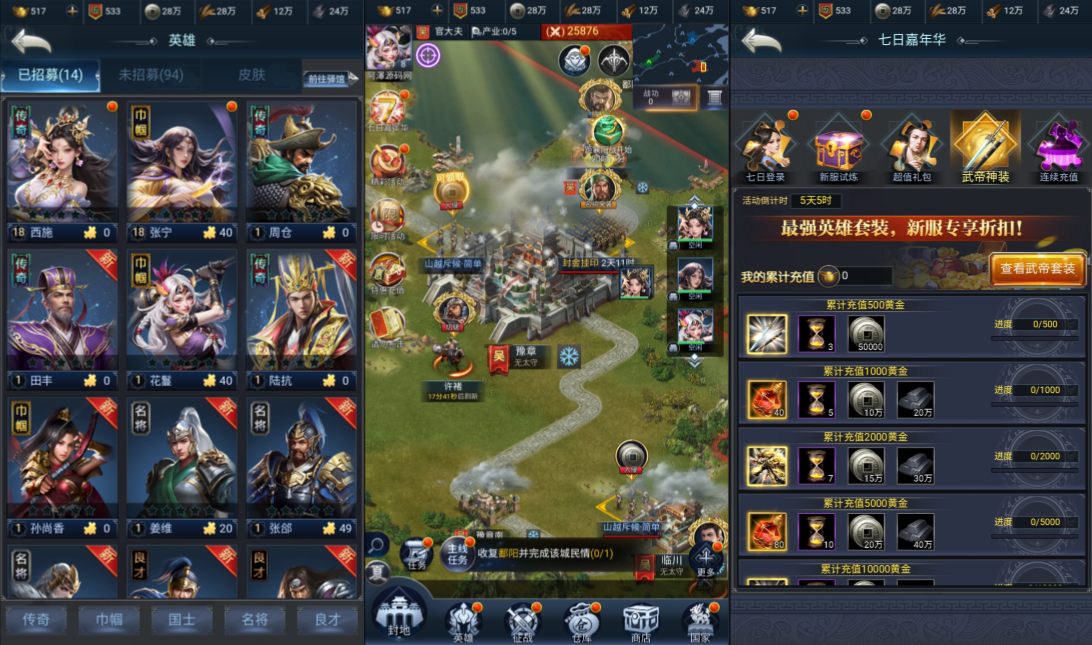This screenshot has width=1092, height=645.
Task: Select the 连续充值 event tab
Action: pyautogui.click(x=1058, y=149)
